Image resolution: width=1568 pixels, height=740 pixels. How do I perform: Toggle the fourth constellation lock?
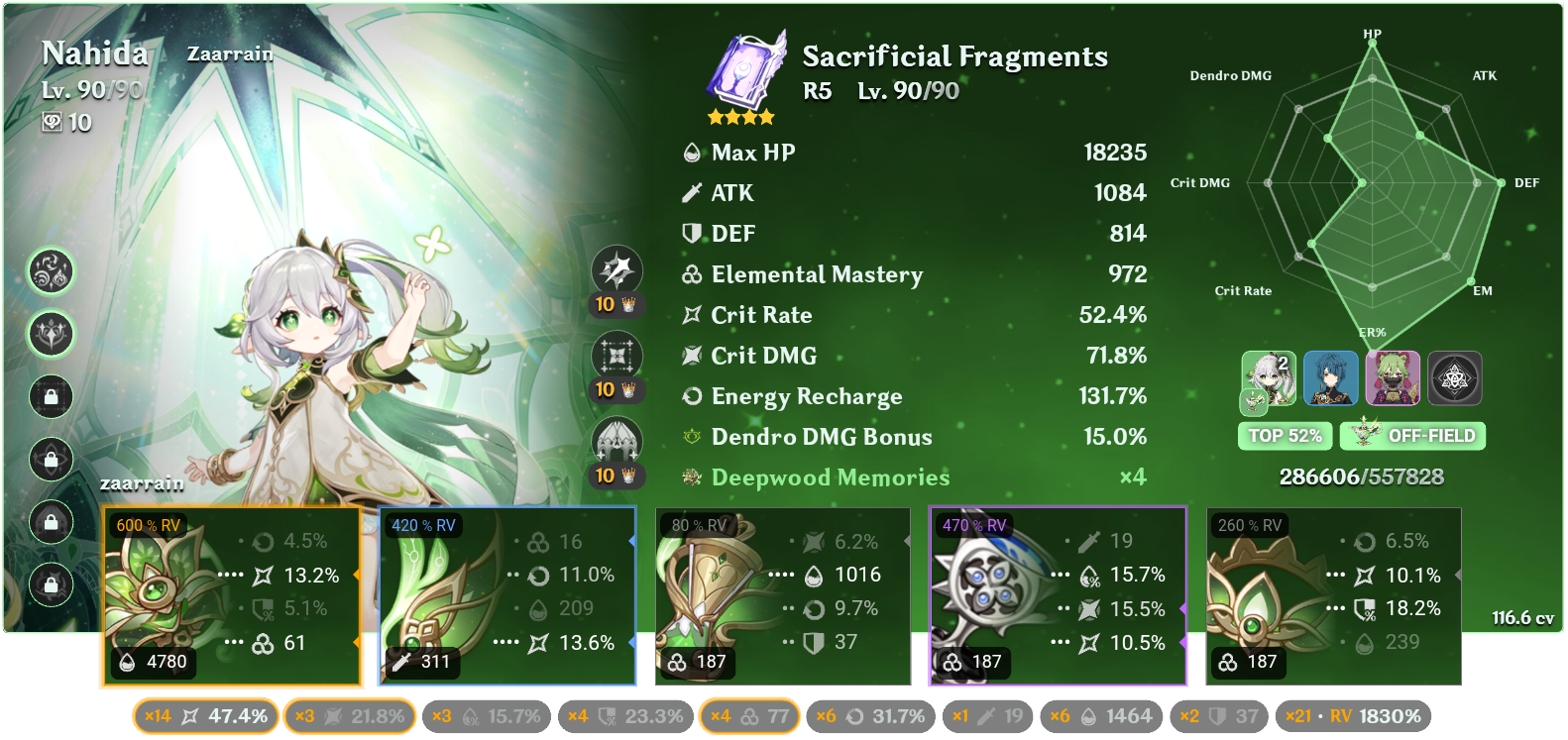point(51,459)
